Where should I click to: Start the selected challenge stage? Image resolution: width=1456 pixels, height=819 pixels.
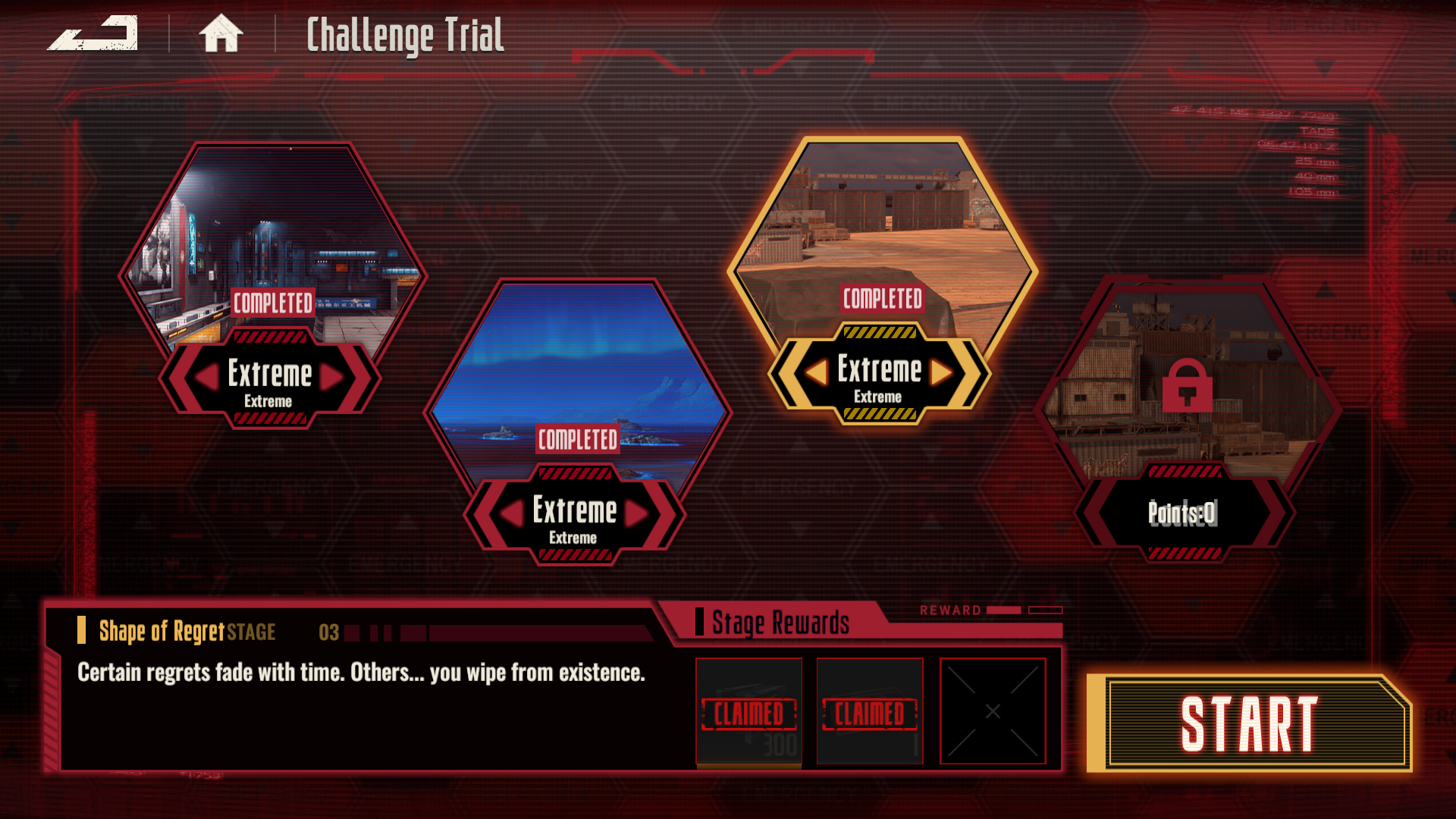coord(1249,723)
